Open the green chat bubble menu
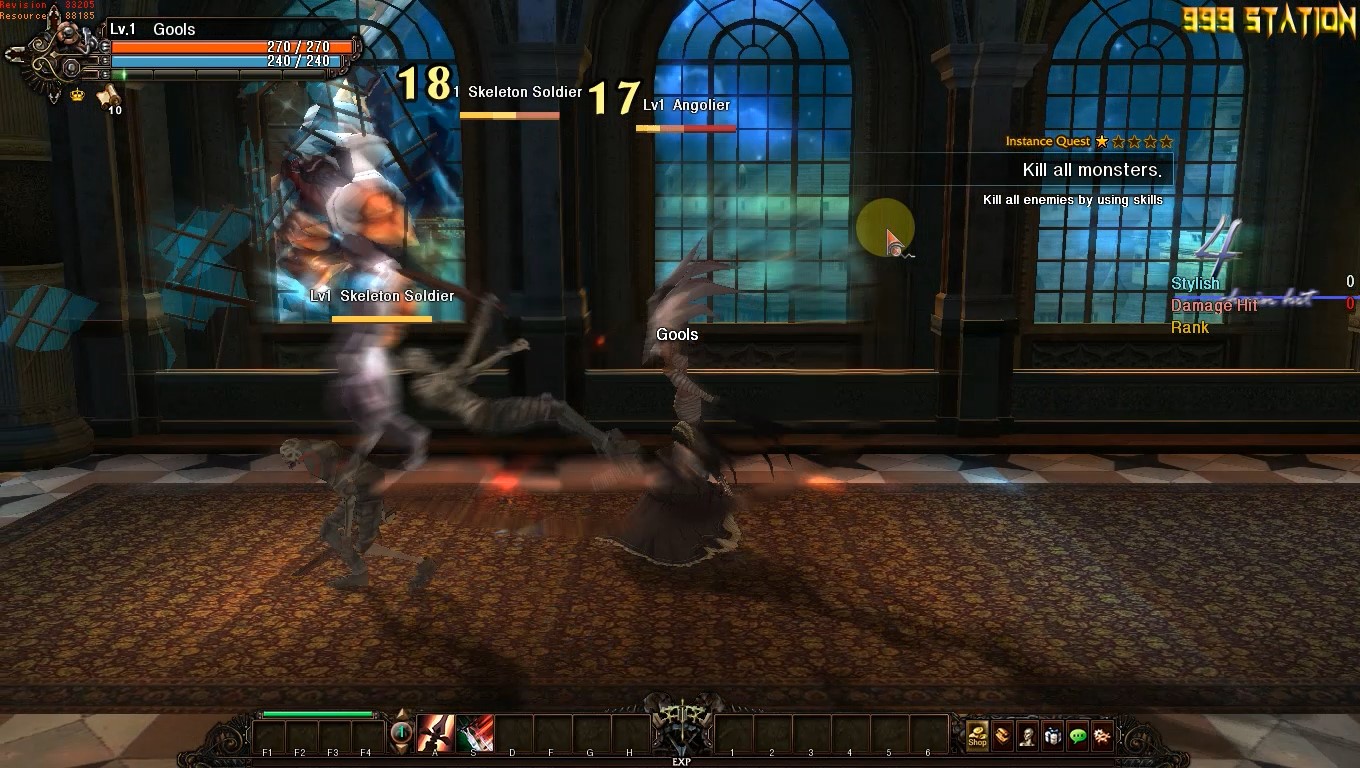 (1077, 736)
